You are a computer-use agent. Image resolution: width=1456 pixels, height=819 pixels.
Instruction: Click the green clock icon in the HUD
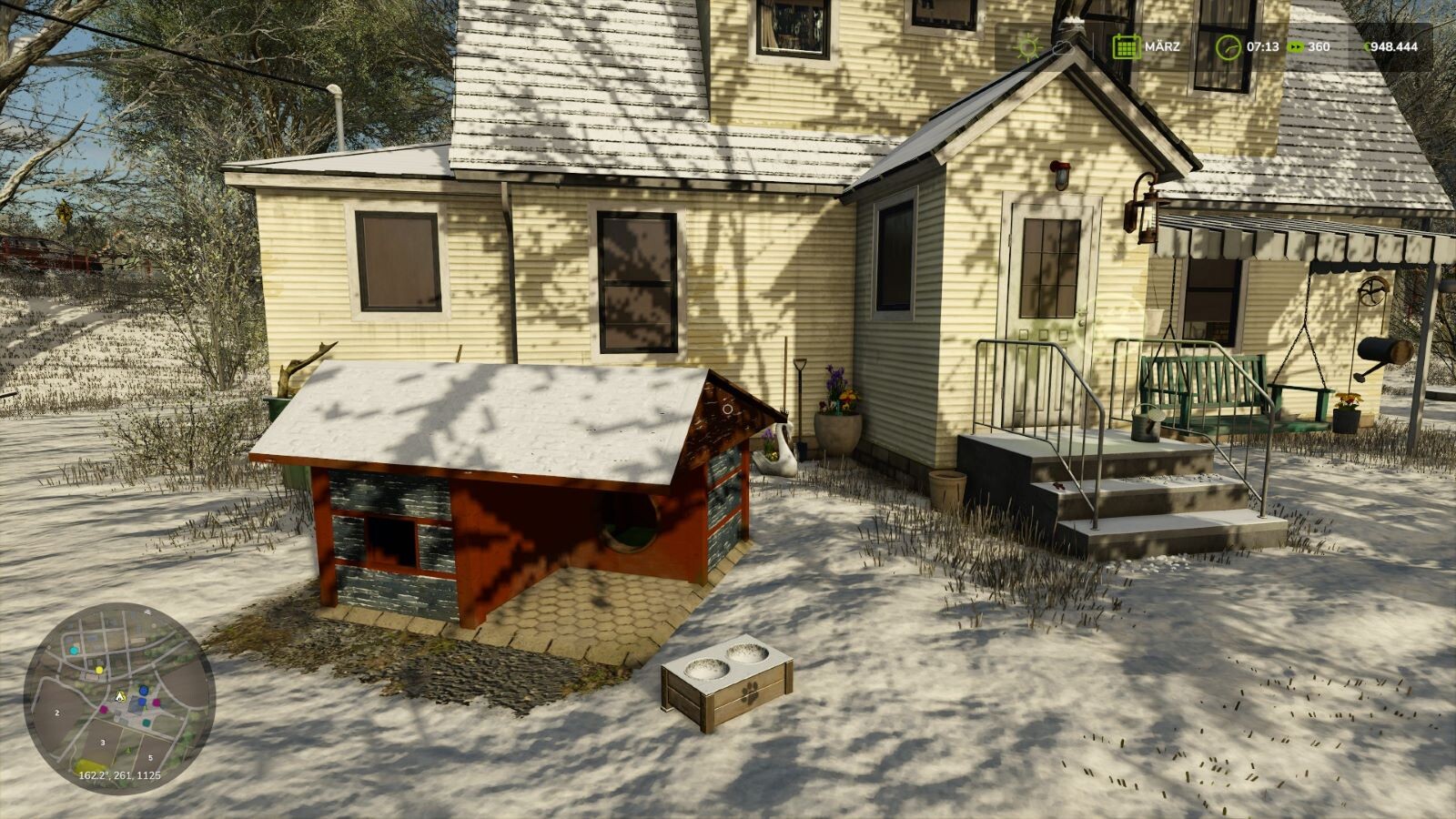point(1228,47)
